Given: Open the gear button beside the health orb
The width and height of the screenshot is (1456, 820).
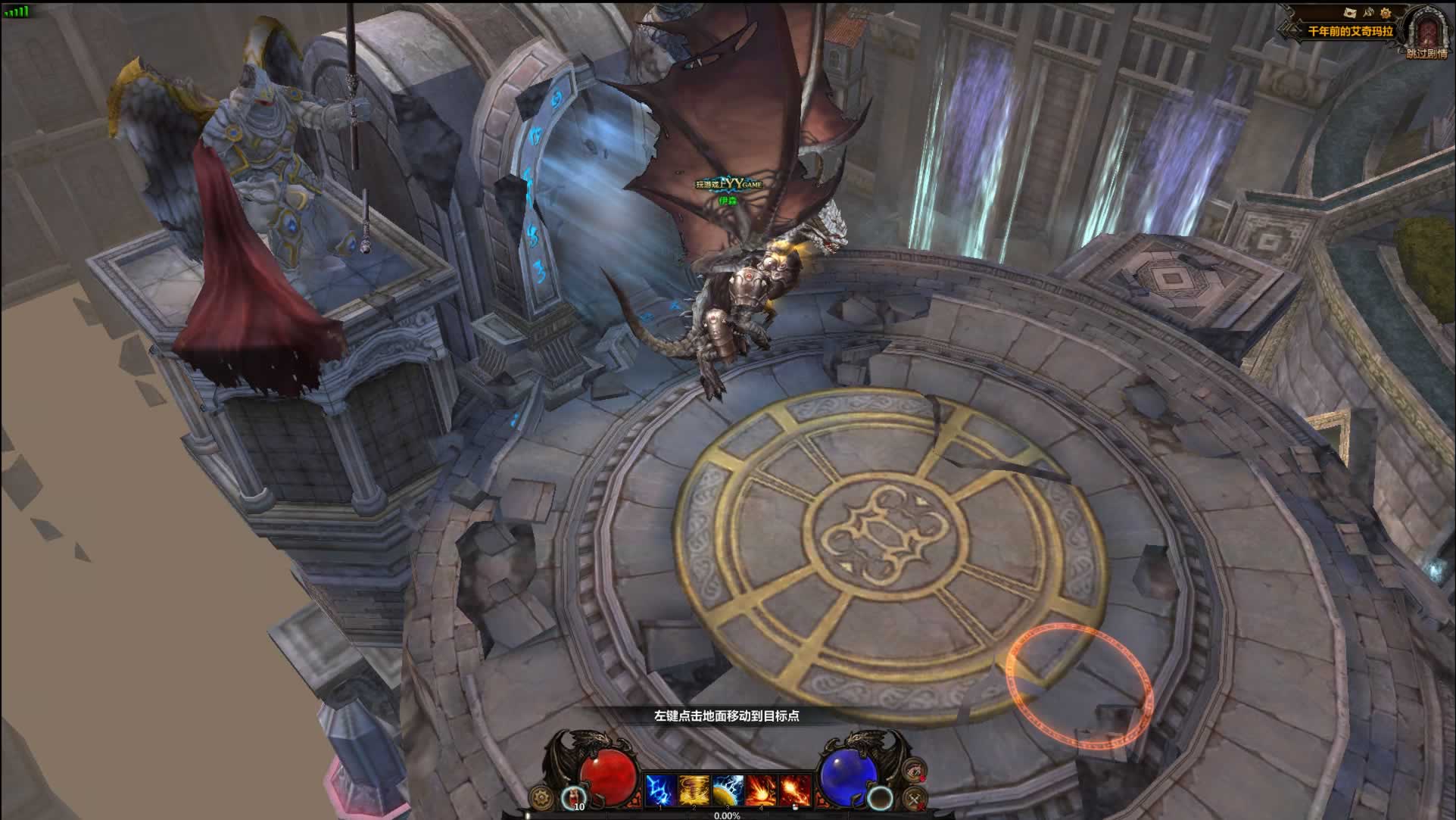Looking at the screenshot, I should [x=541, y=797].
